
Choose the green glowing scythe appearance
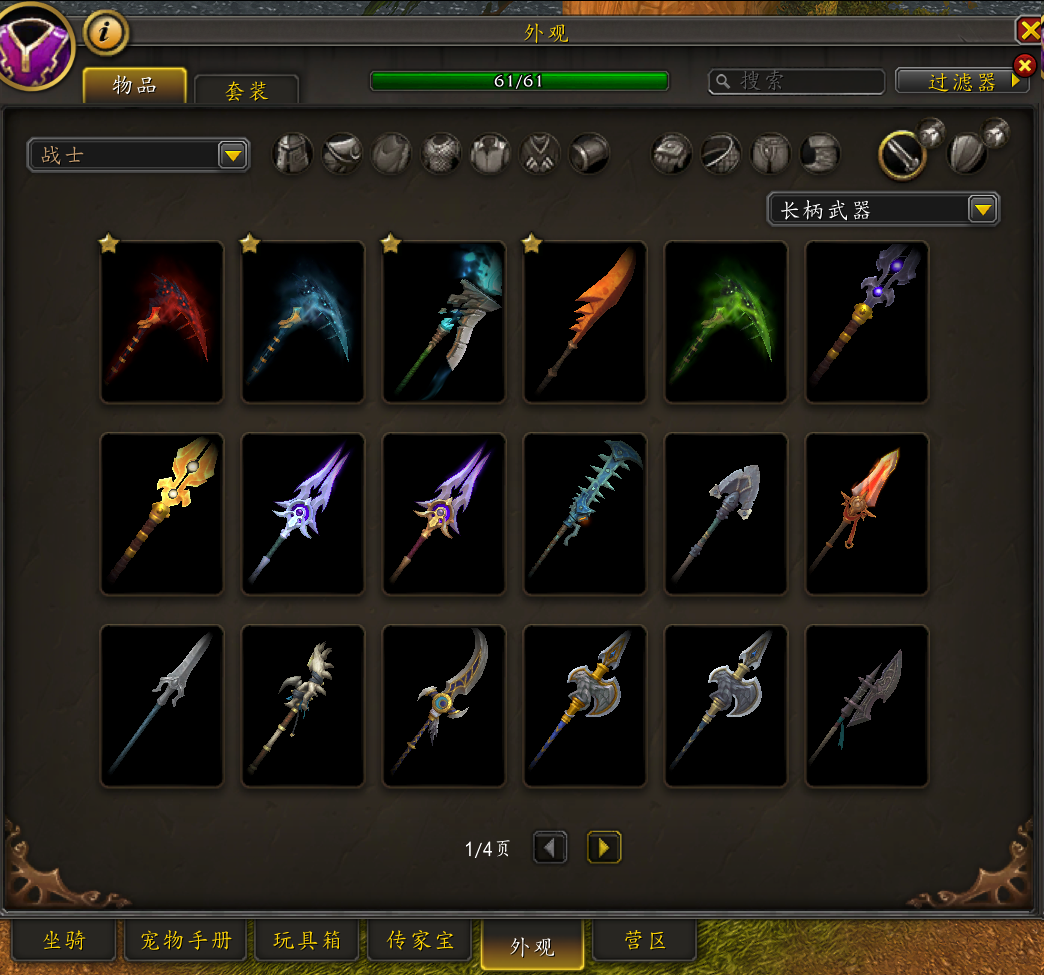point(726,322)
